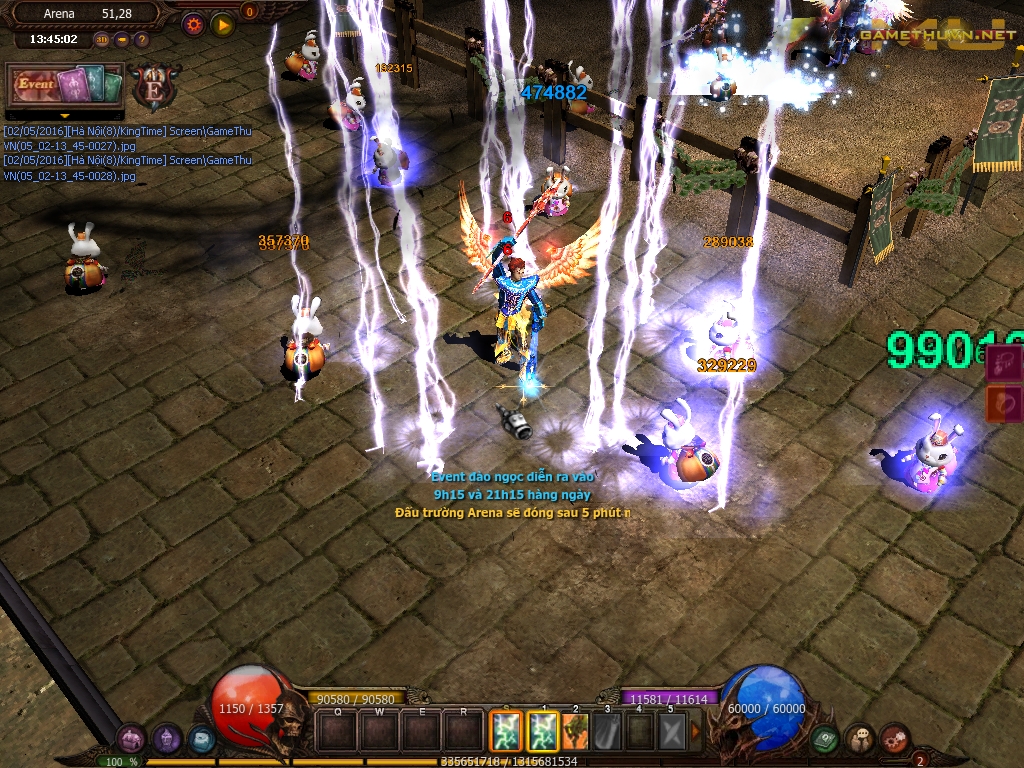Click the yellow play arrow button
This screenshot has height=768, width=1024.
coord(223,24)
